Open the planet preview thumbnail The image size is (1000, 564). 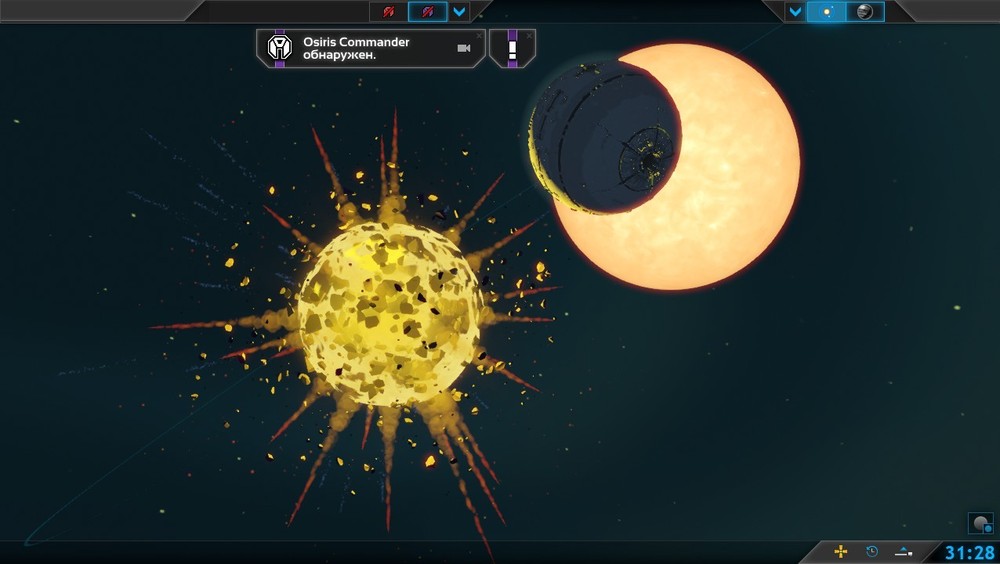pyautogui.click(x=980, y=524)
